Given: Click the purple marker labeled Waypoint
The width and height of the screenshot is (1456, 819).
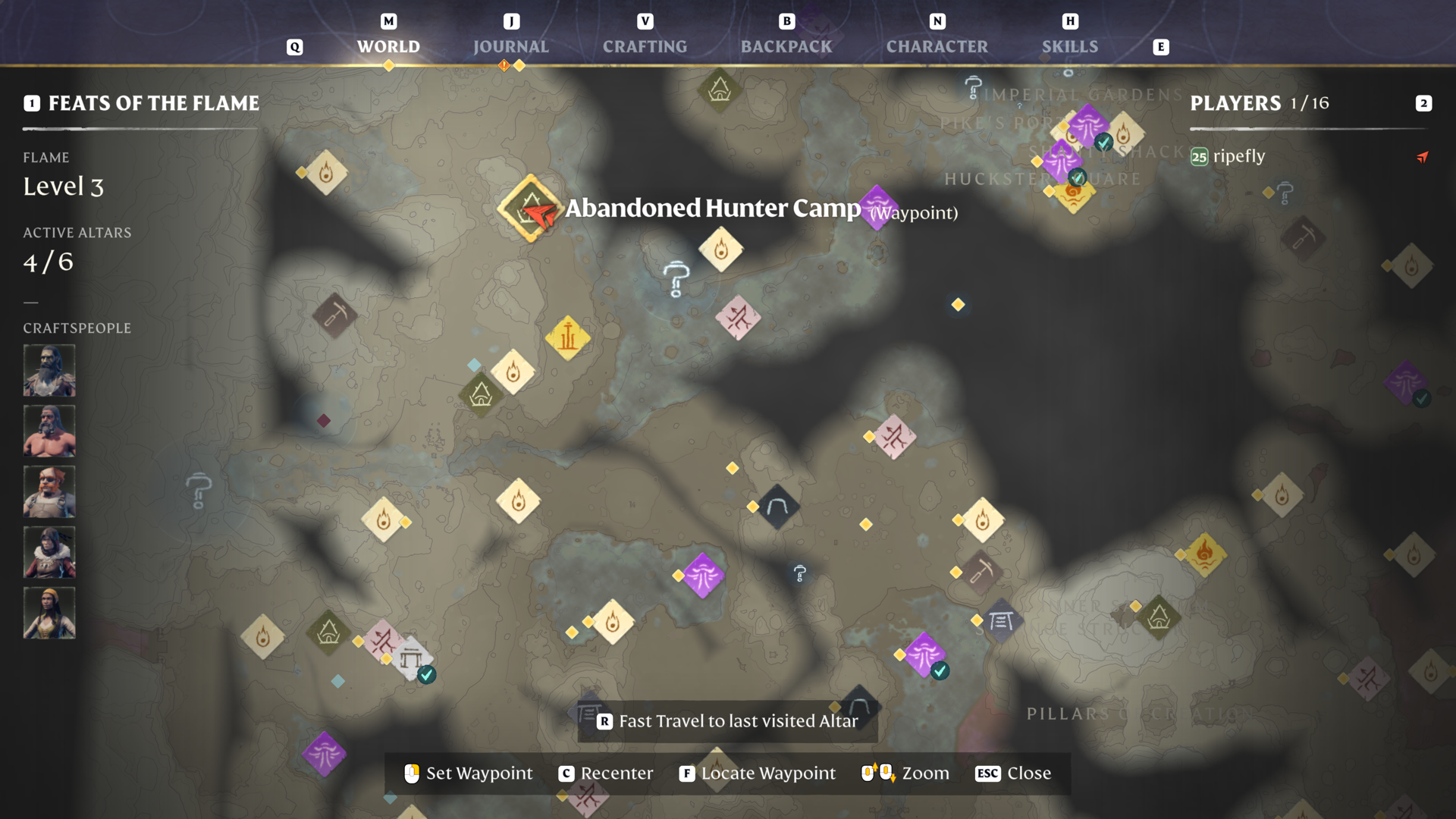Looking at the screenshot, I should [877, 206].
